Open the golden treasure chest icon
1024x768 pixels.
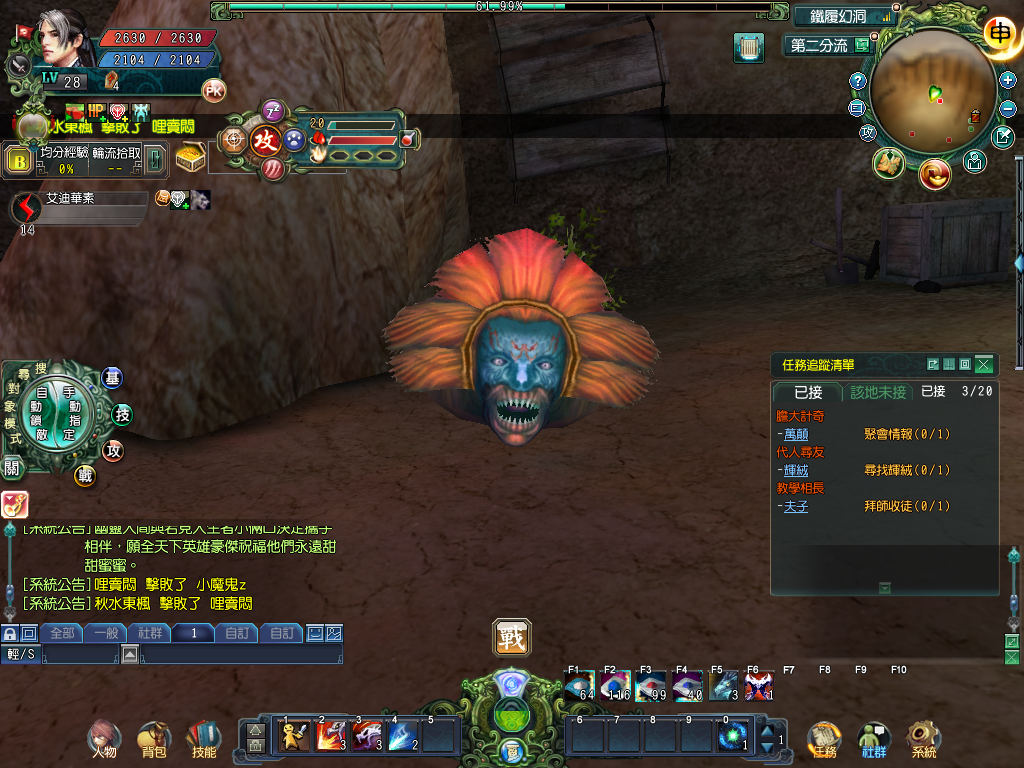[x=191, y=157]
